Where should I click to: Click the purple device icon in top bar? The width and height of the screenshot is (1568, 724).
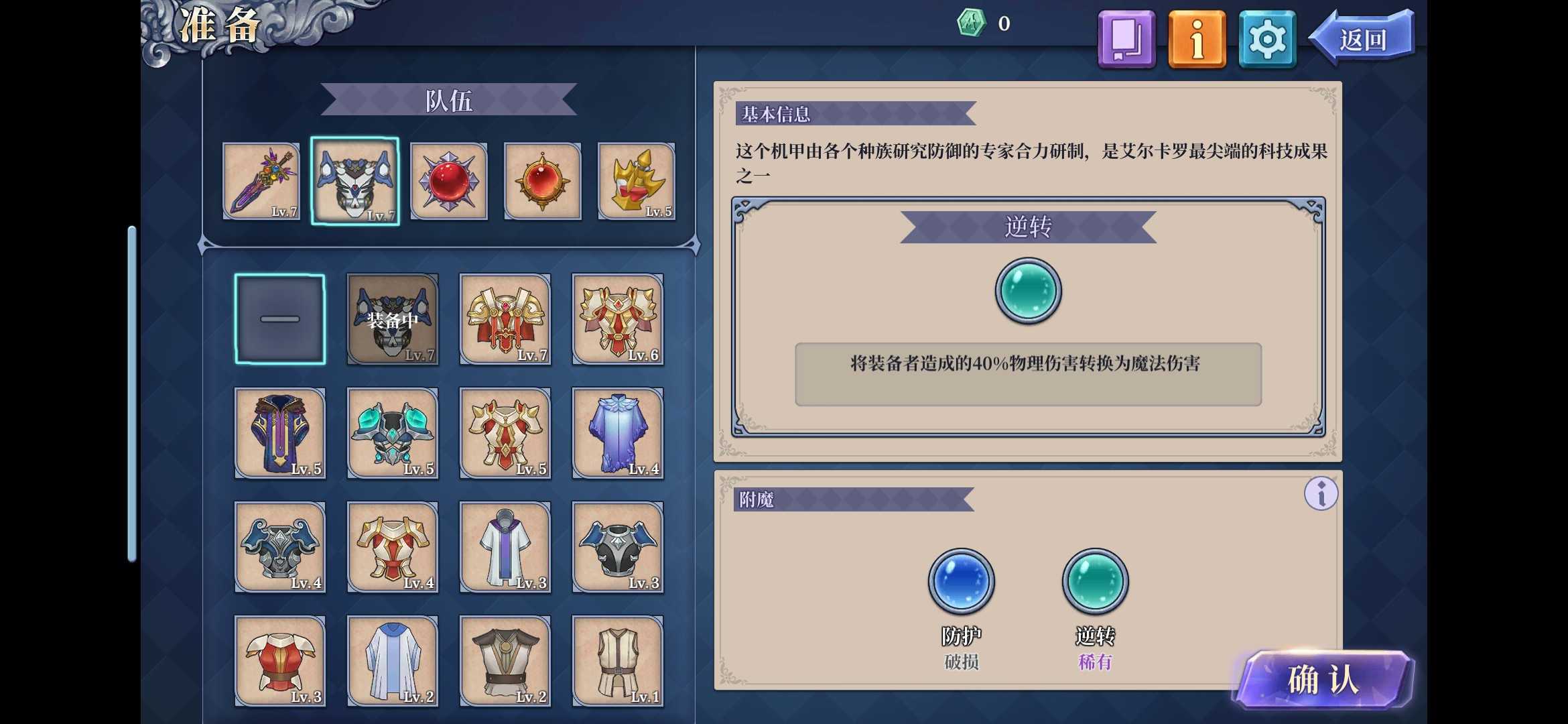[x=1126, y=39]
